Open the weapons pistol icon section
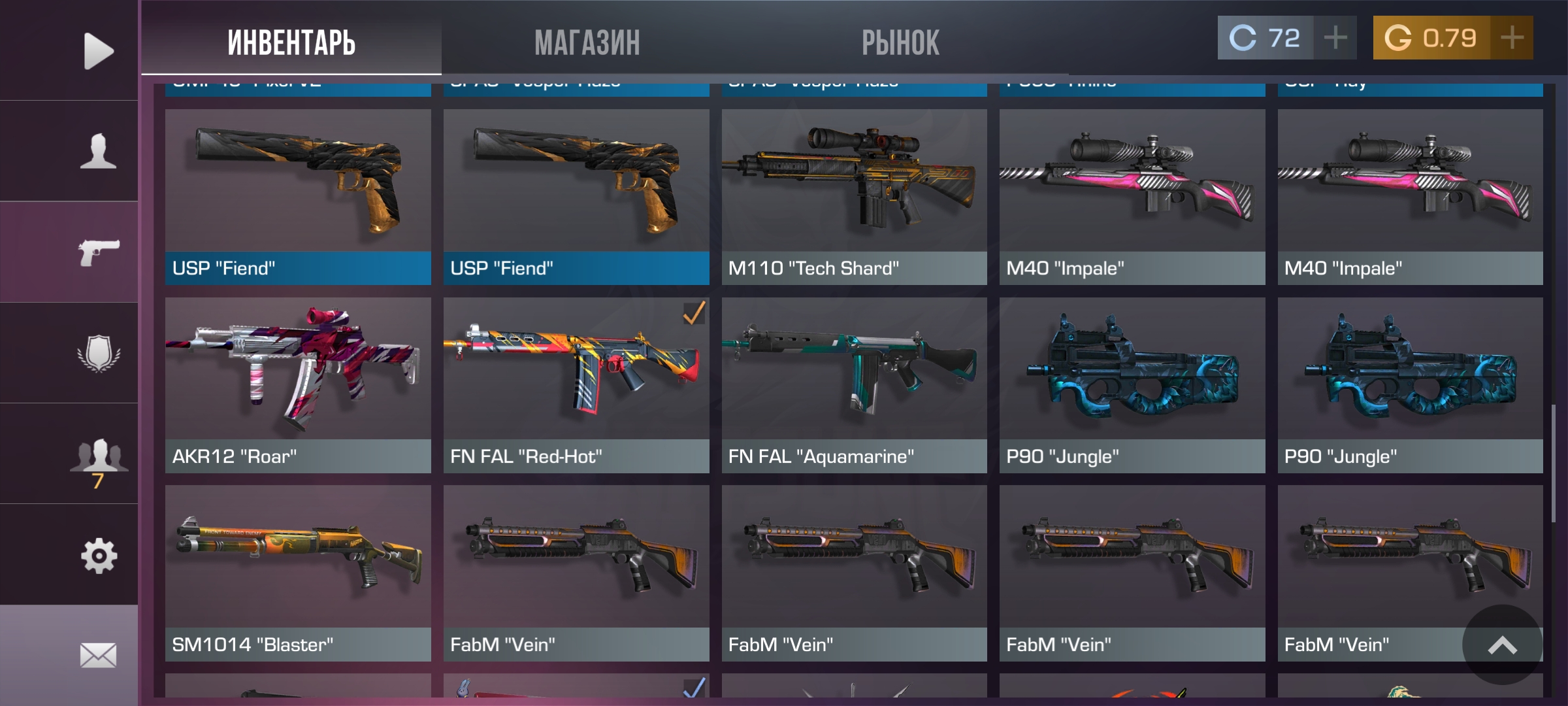This screenshot has height=706, width=1568. coord(98,252)
